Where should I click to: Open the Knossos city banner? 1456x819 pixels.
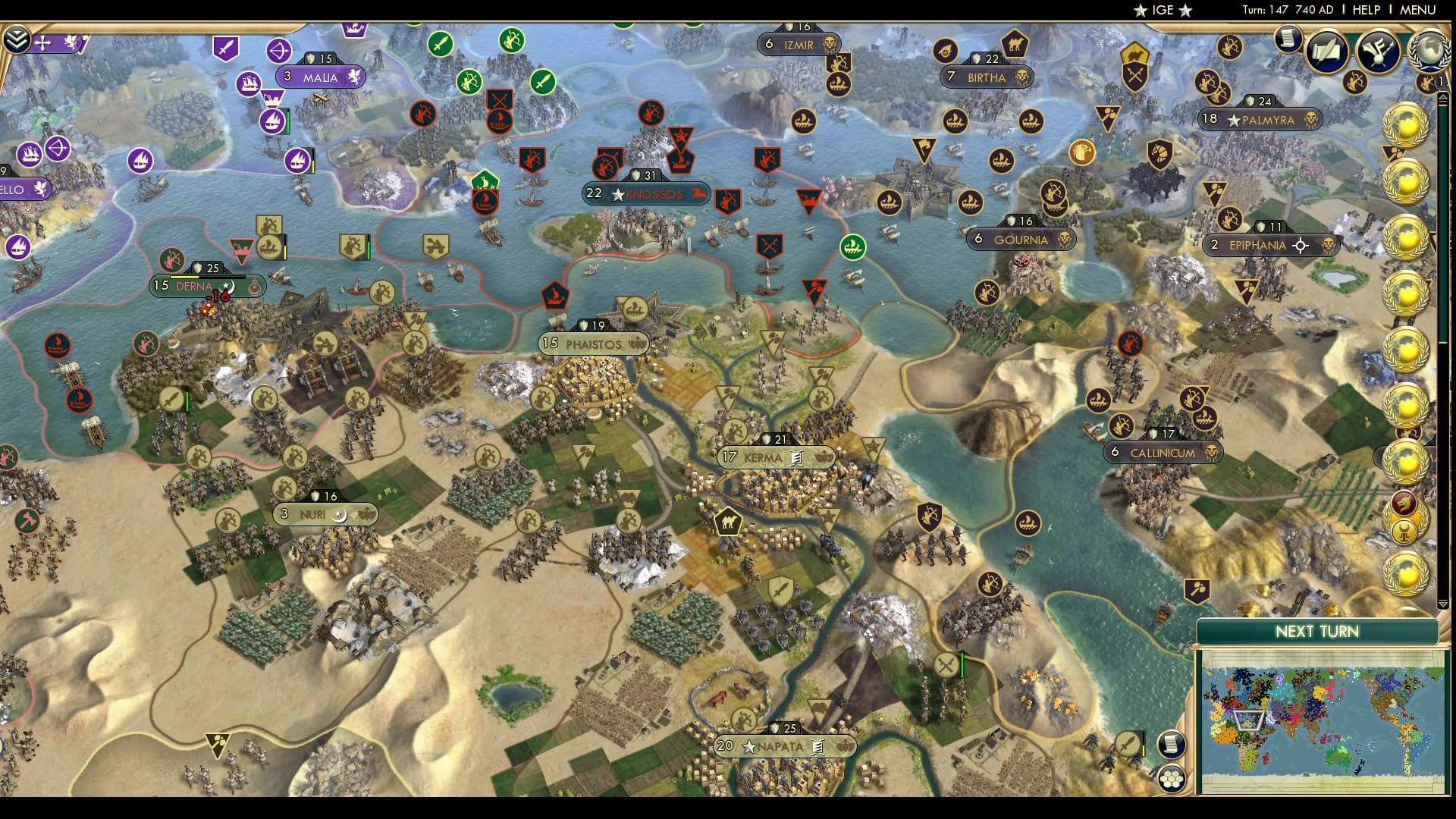click(647, 194)
